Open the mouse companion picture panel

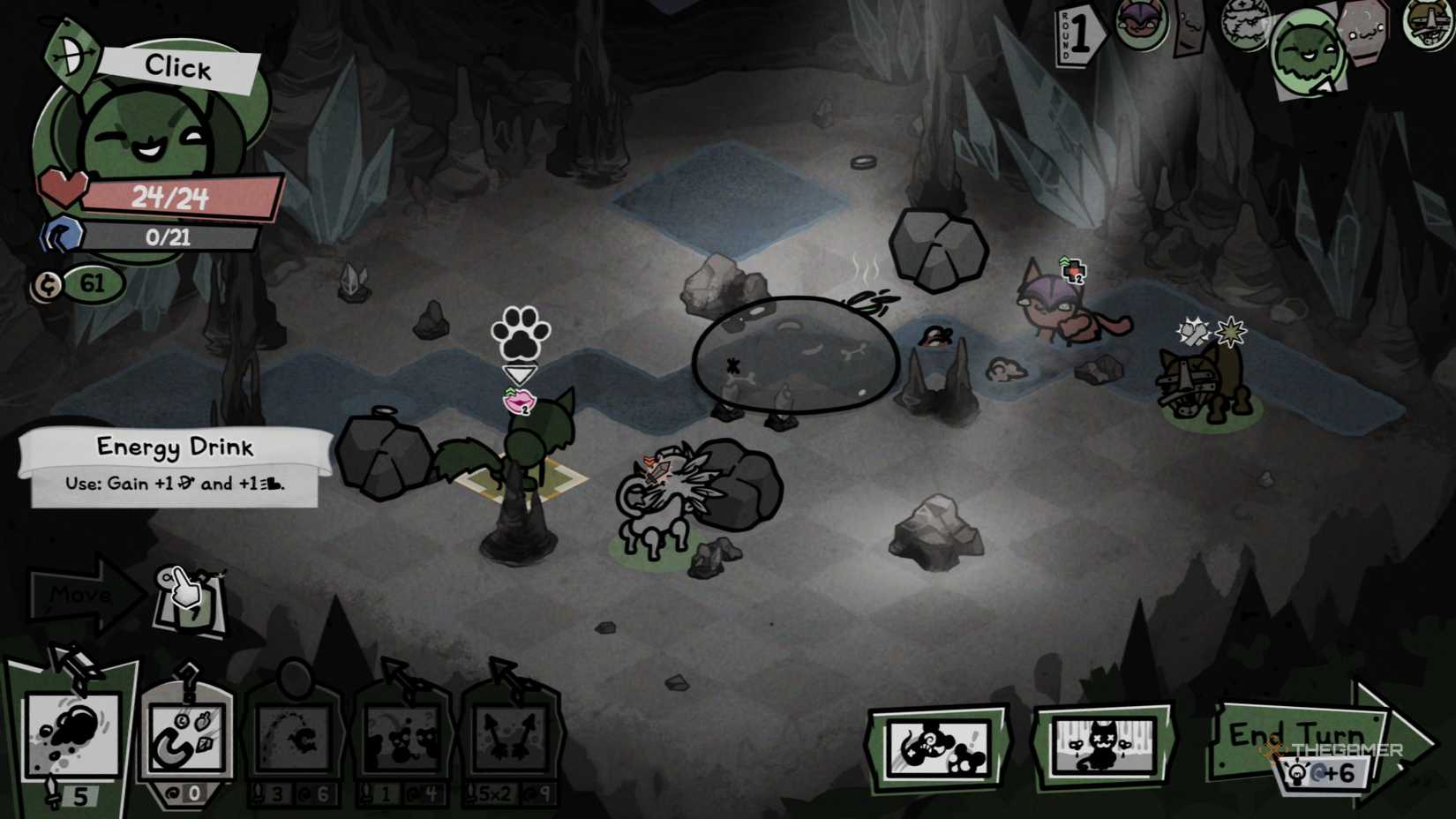(x=938, y=746)
